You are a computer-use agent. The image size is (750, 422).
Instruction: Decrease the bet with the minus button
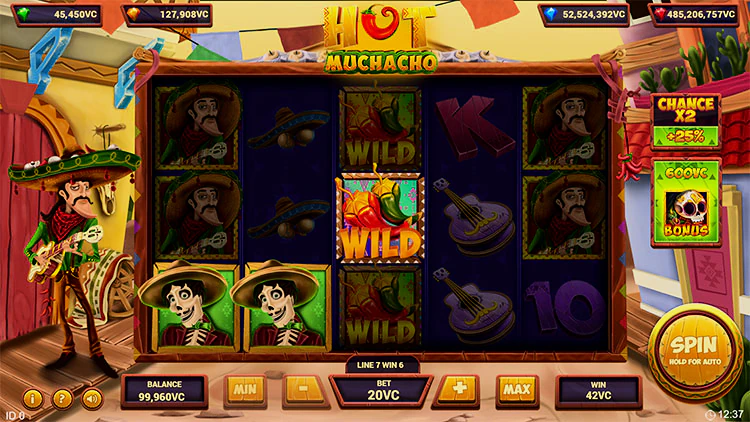(302, 389)
